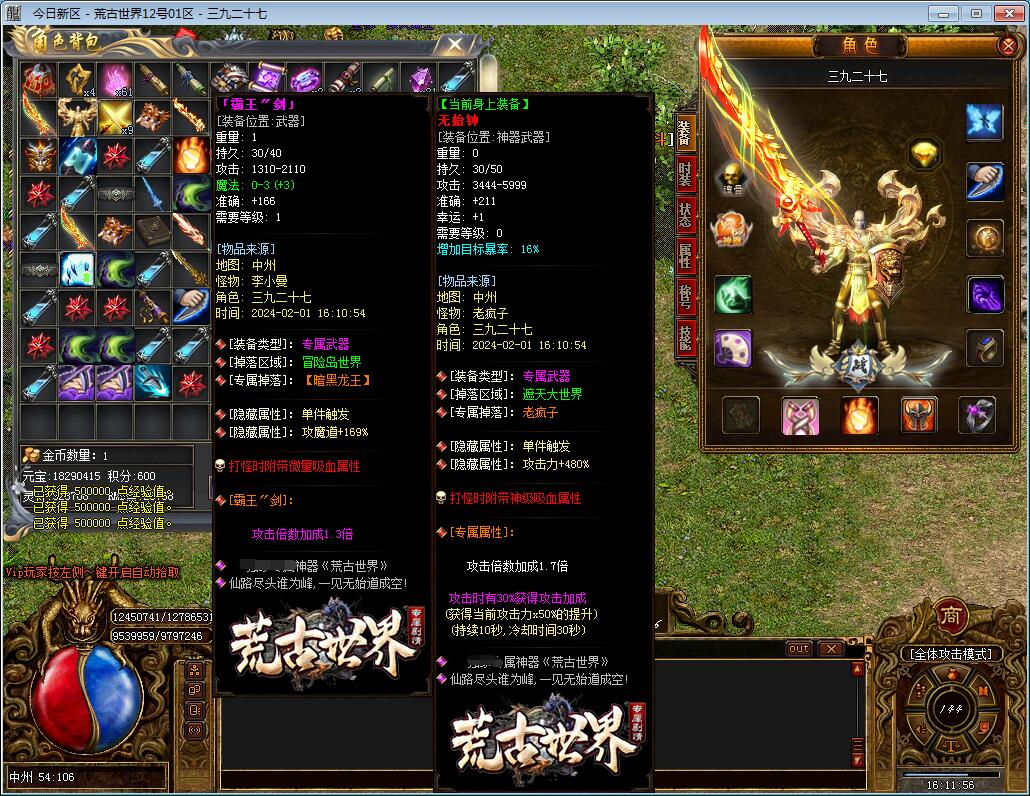Toggle the 全体攻击模式 attack mode label
The height and width of the screenshot is (796, 1030).
coord(950,654)
